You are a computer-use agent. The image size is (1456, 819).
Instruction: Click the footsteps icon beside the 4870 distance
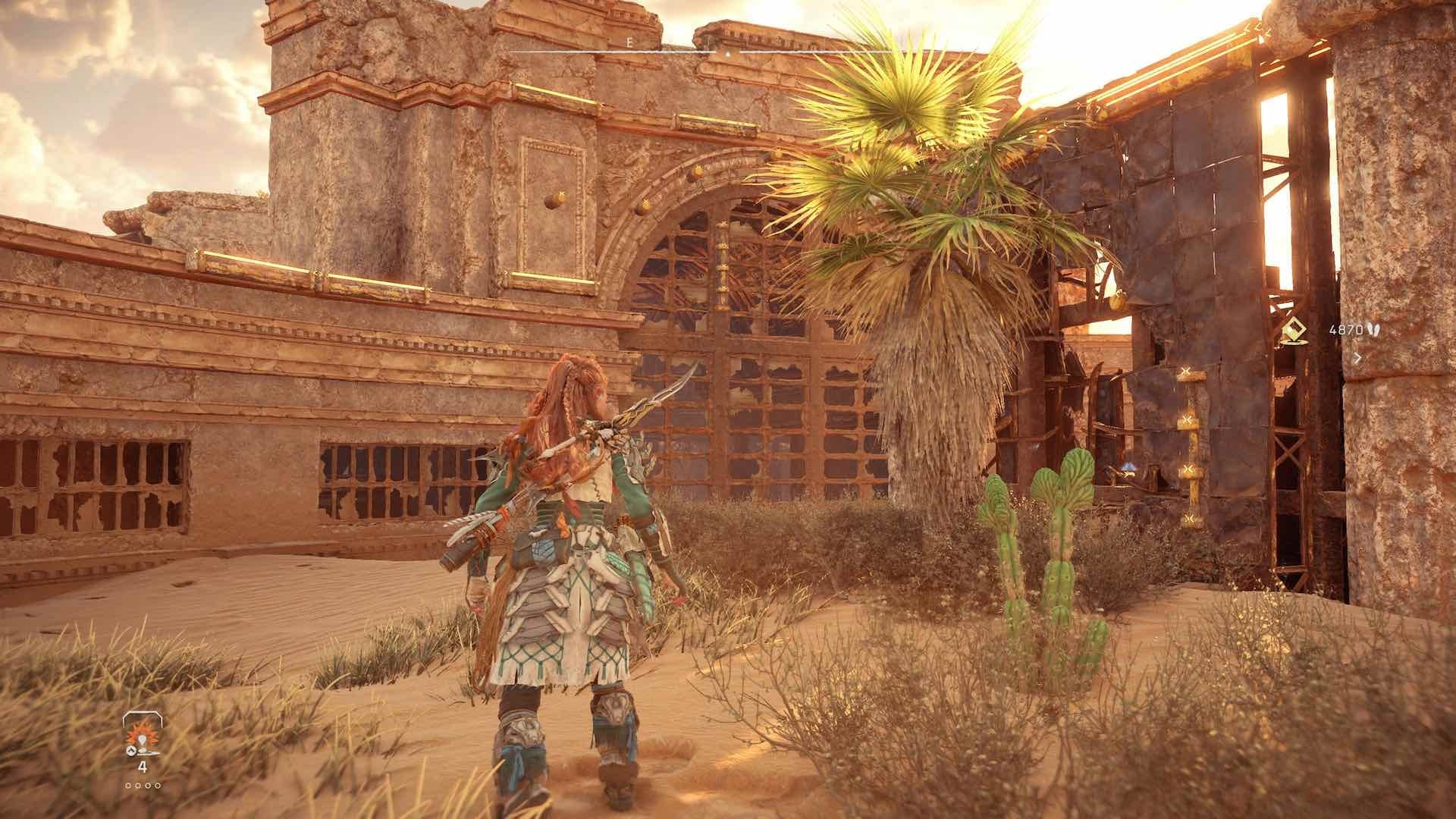(x=1374, y=331)
